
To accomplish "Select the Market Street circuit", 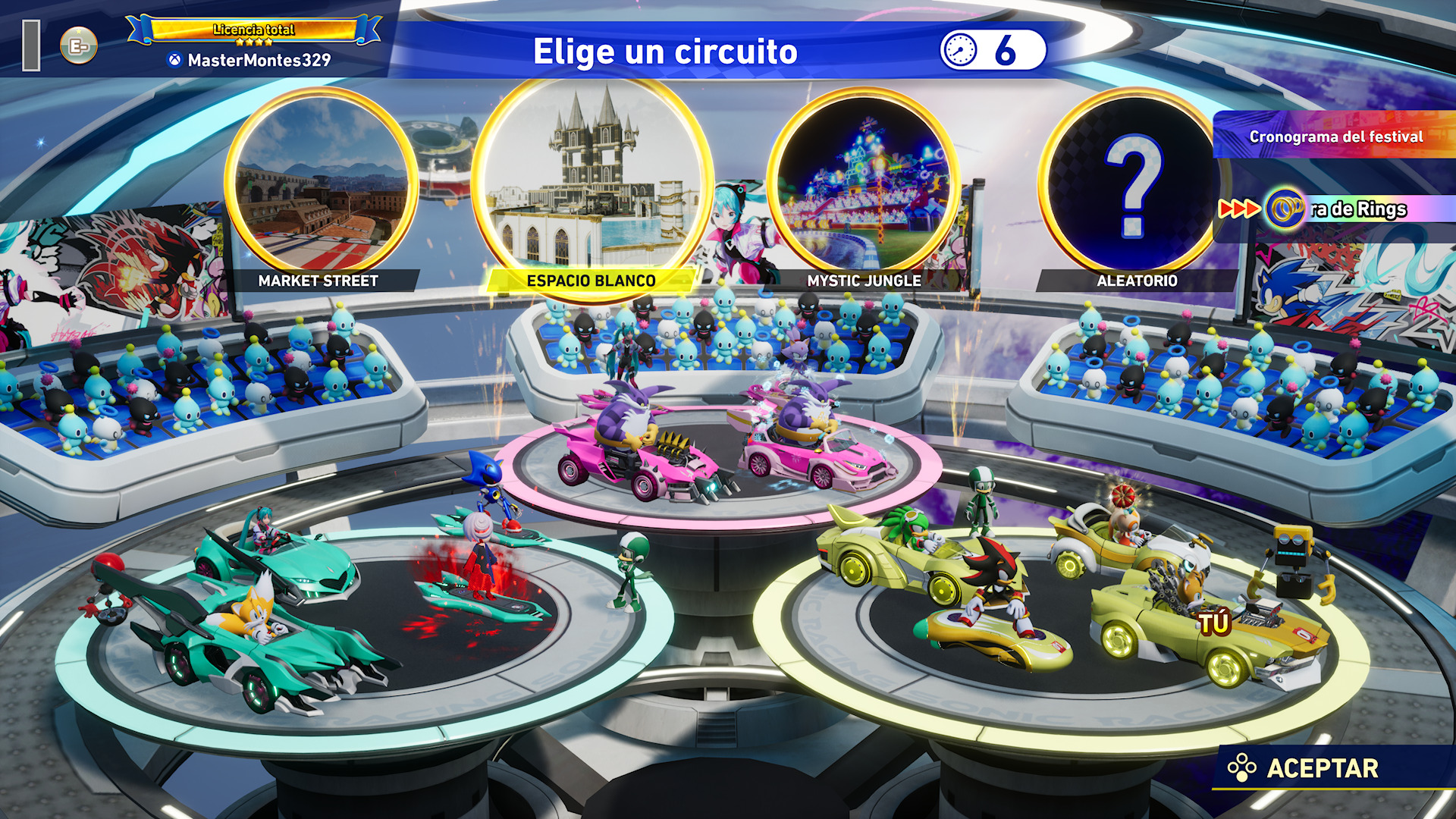I will (320, 186).
